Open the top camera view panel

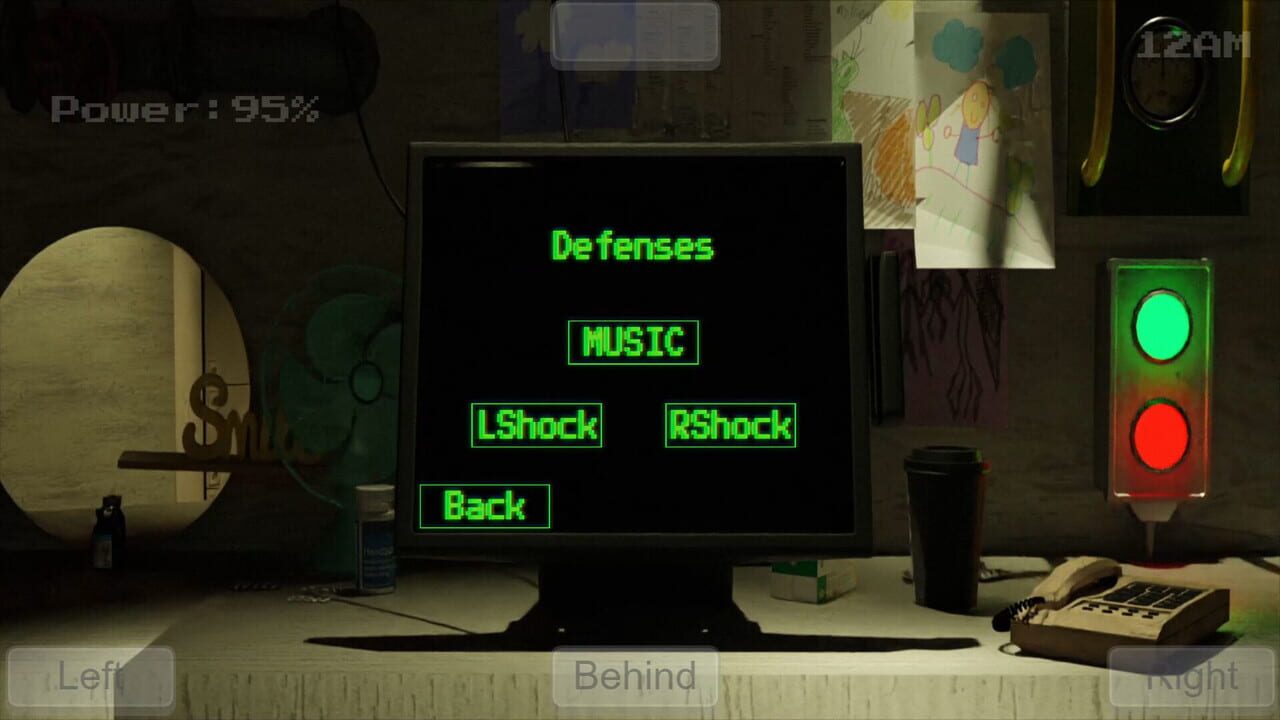[636, 35]
